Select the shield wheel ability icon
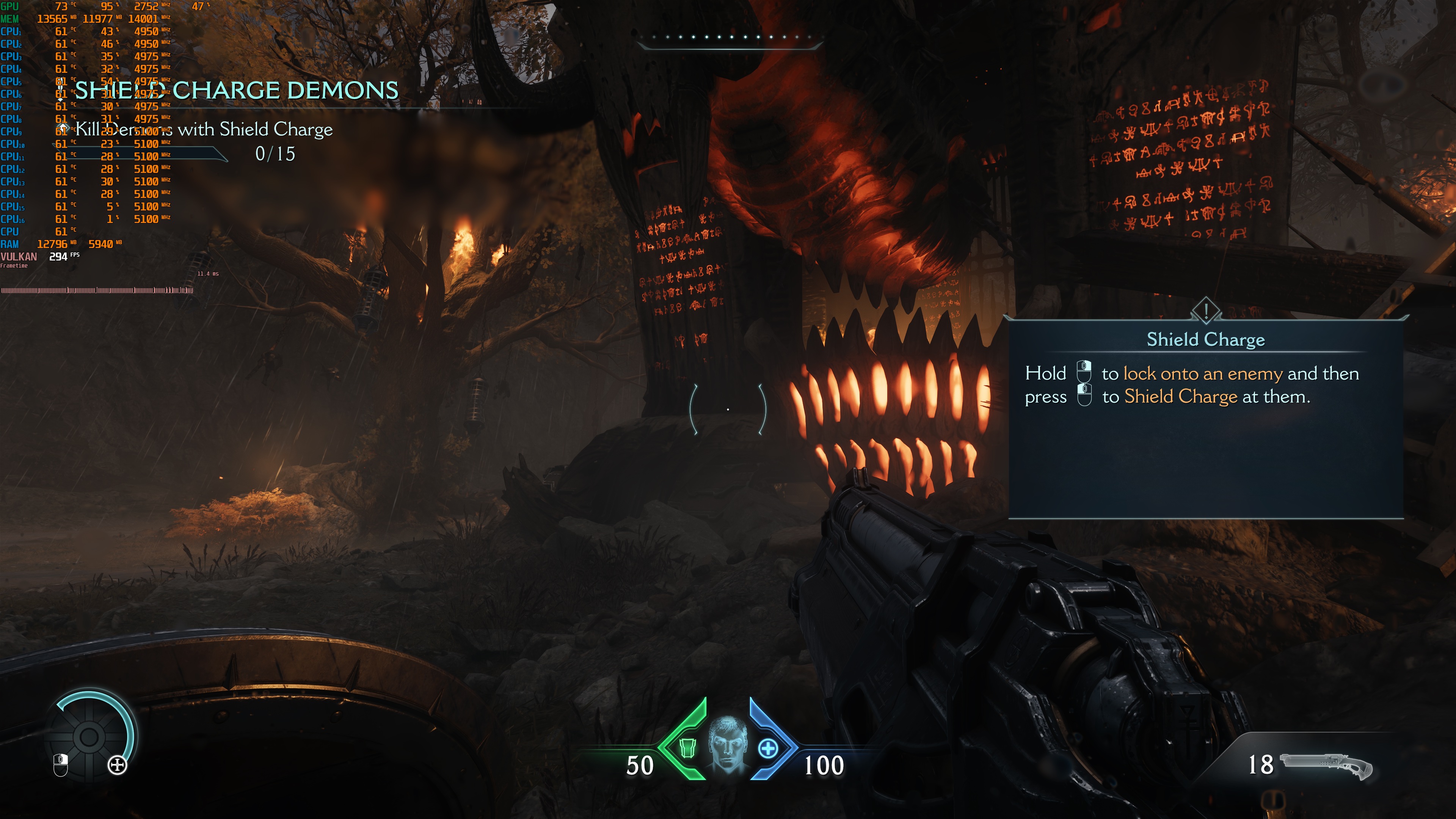Viewport: 1456px width, 819px height. pos(89,736)
